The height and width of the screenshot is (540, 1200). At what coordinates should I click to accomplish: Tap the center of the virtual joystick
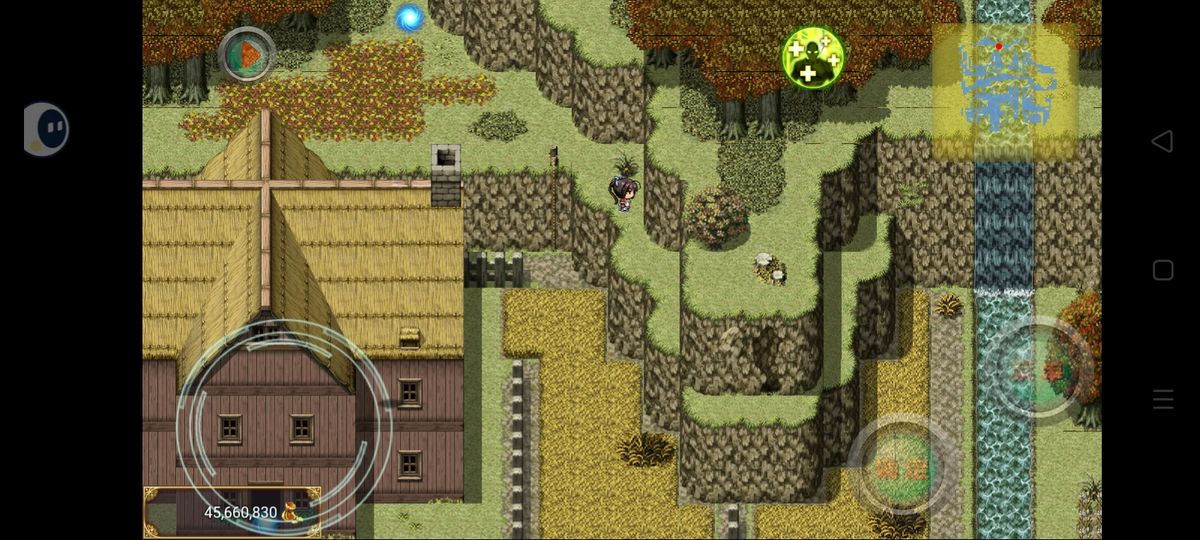pyautogui.click(x=285, y=425)
